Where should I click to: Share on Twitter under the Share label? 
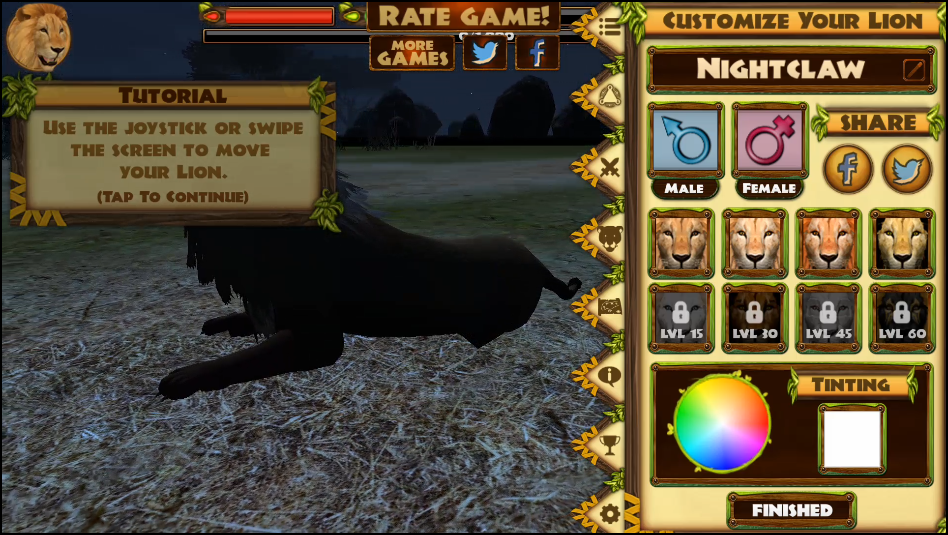coord(906,169)
